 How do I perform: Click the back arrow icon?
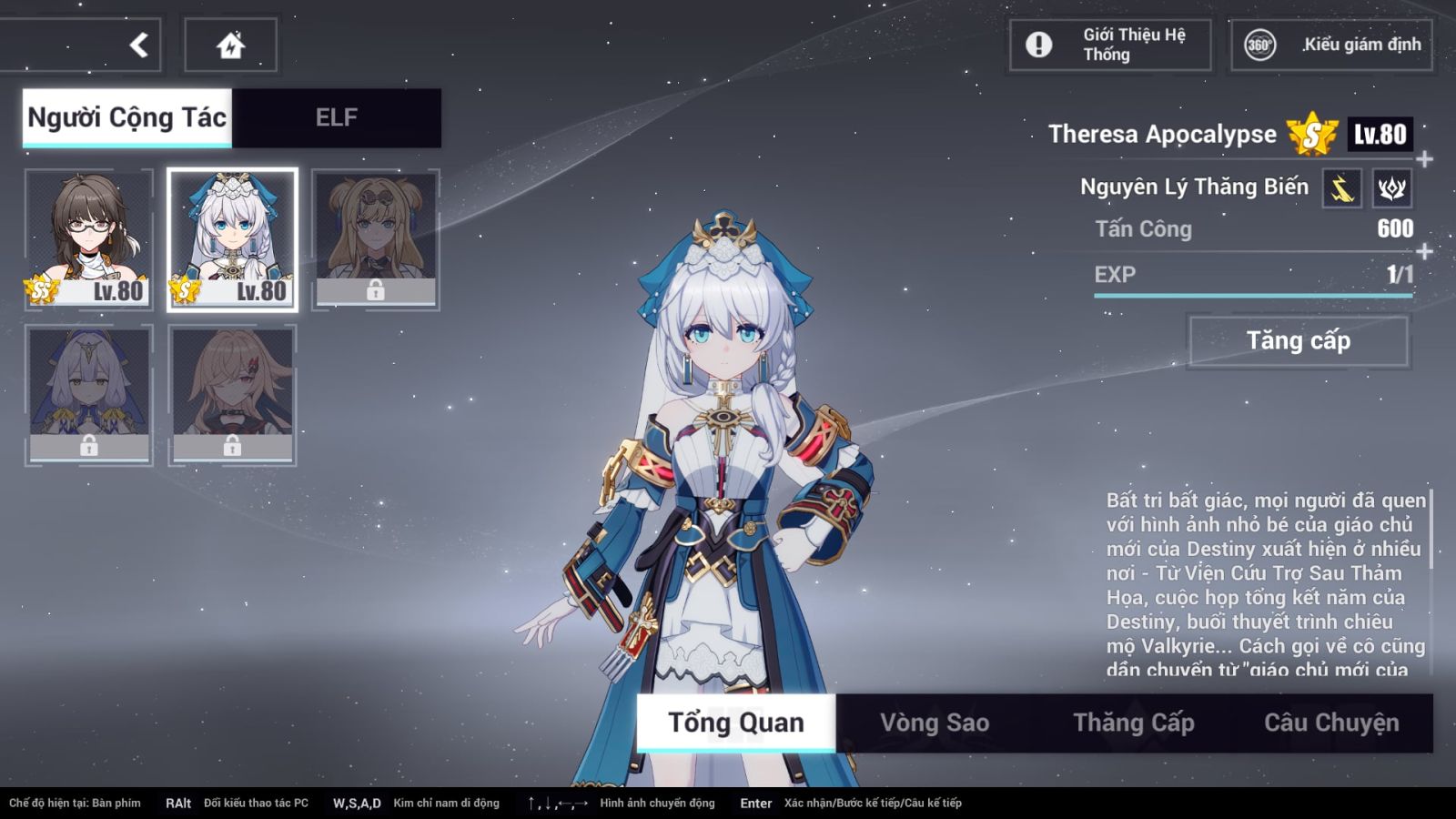[136, 44]
